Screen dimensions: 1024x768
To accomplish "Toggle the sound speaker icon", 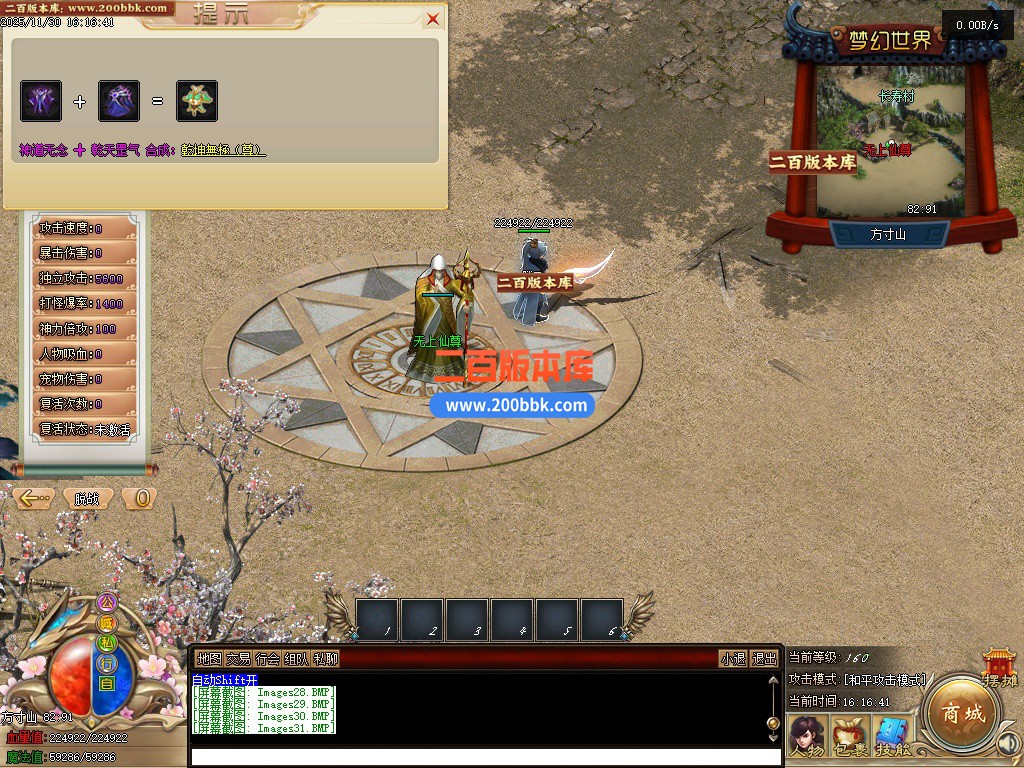I will coord(1008,743).
